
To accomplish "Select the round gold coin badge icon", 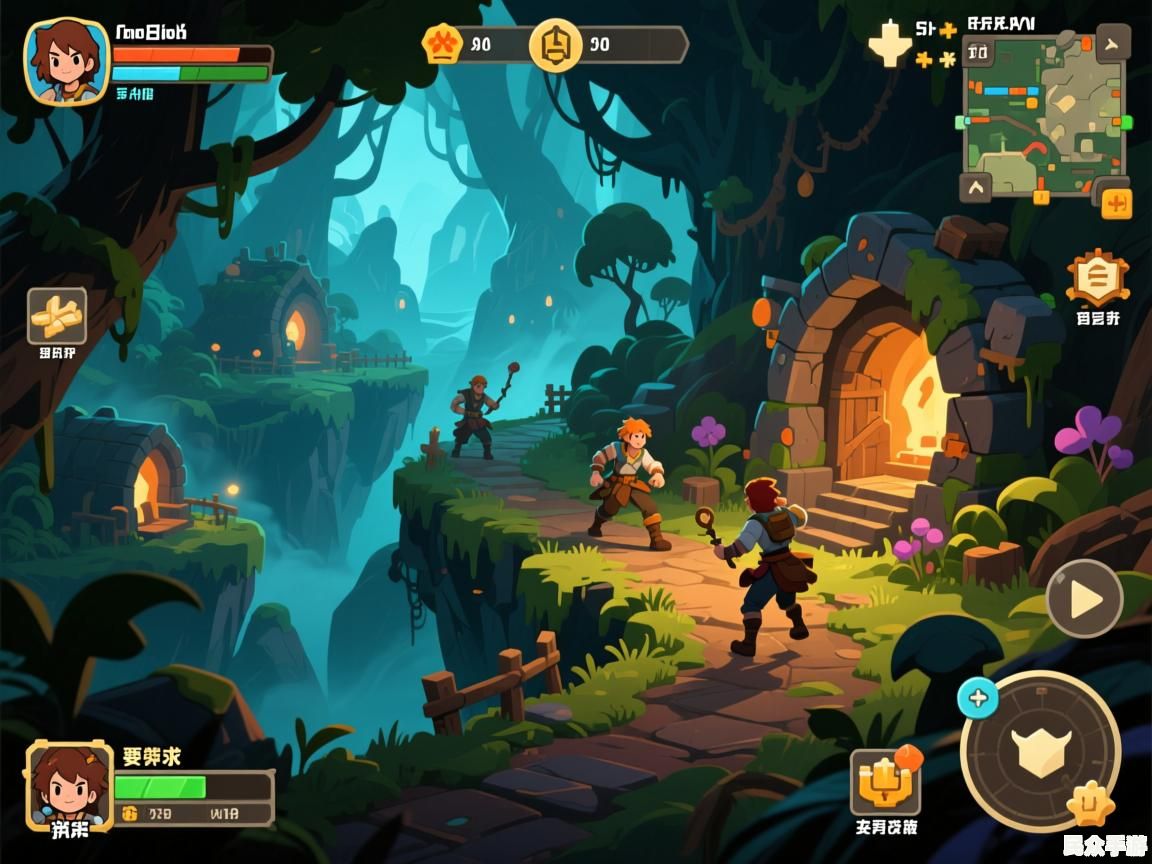I will tap(555, 45).
